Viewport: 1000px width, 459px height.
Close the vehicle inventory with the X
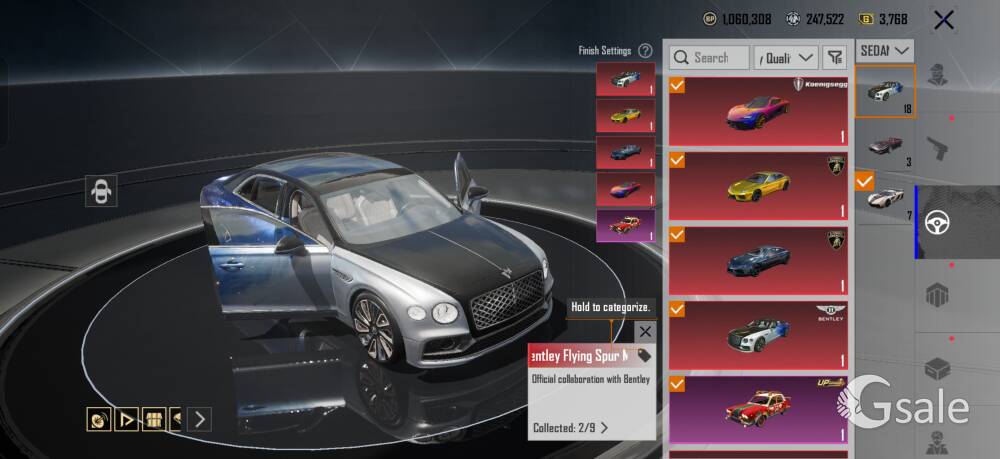pyautogui.click(x=942, y=19)
